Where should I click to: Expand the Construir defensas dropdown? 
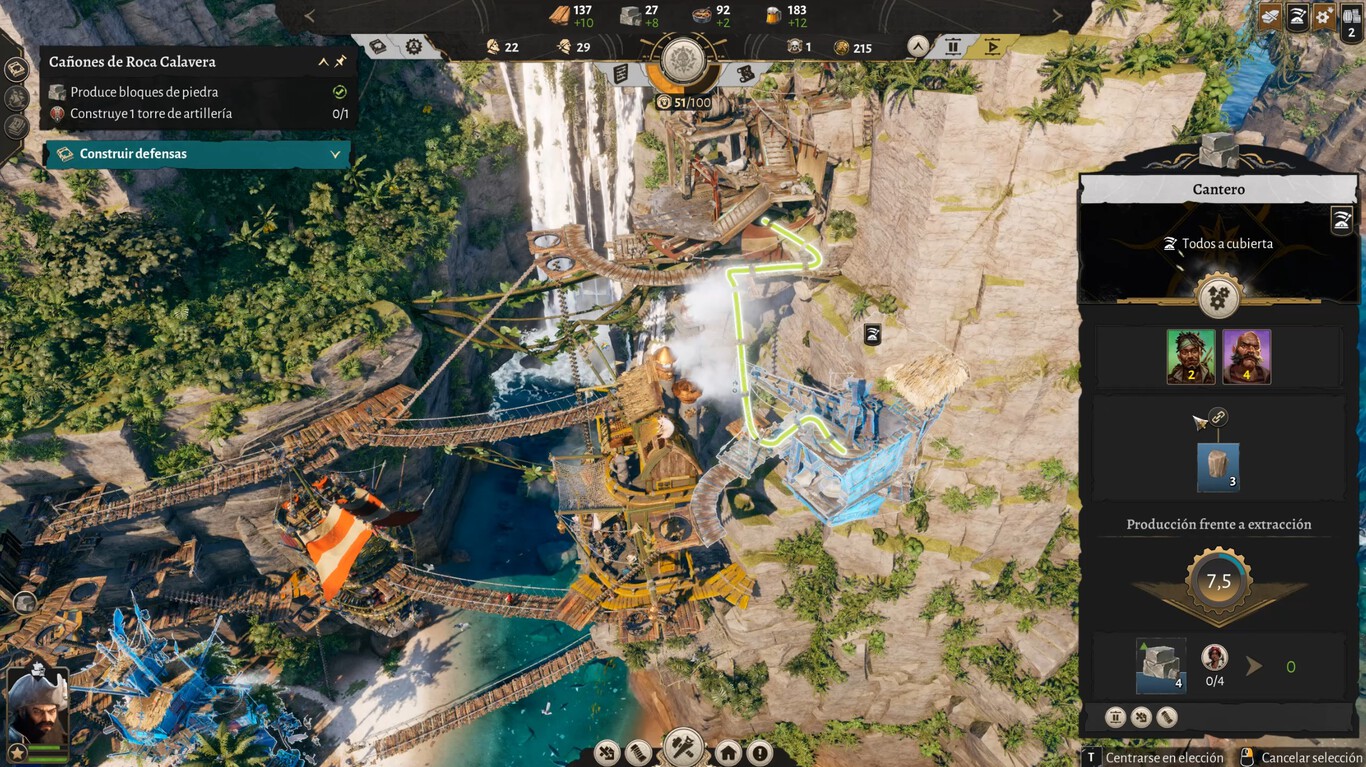point(336,154)
